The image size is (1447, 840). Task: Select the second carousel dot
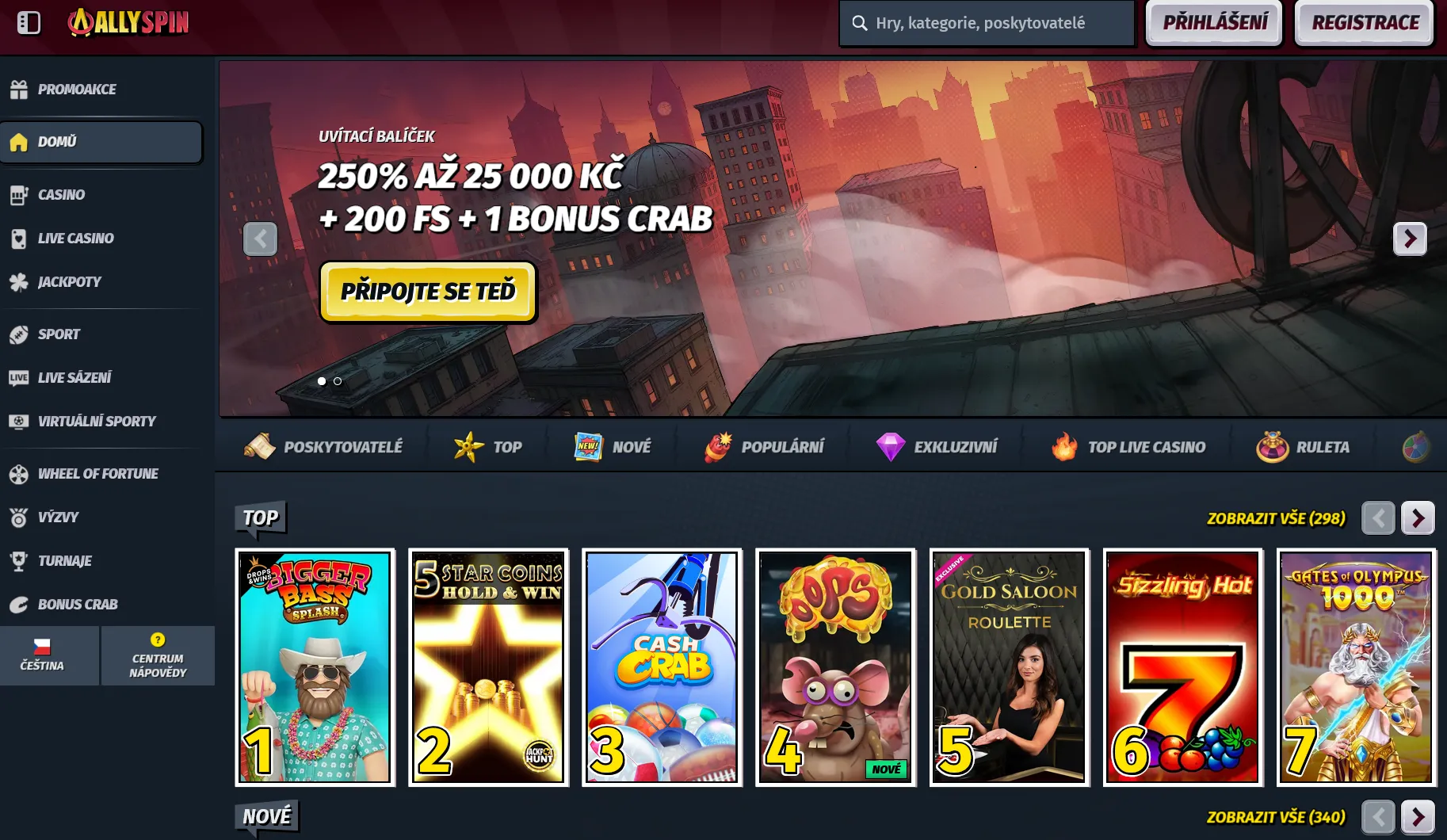pos(338,381)
